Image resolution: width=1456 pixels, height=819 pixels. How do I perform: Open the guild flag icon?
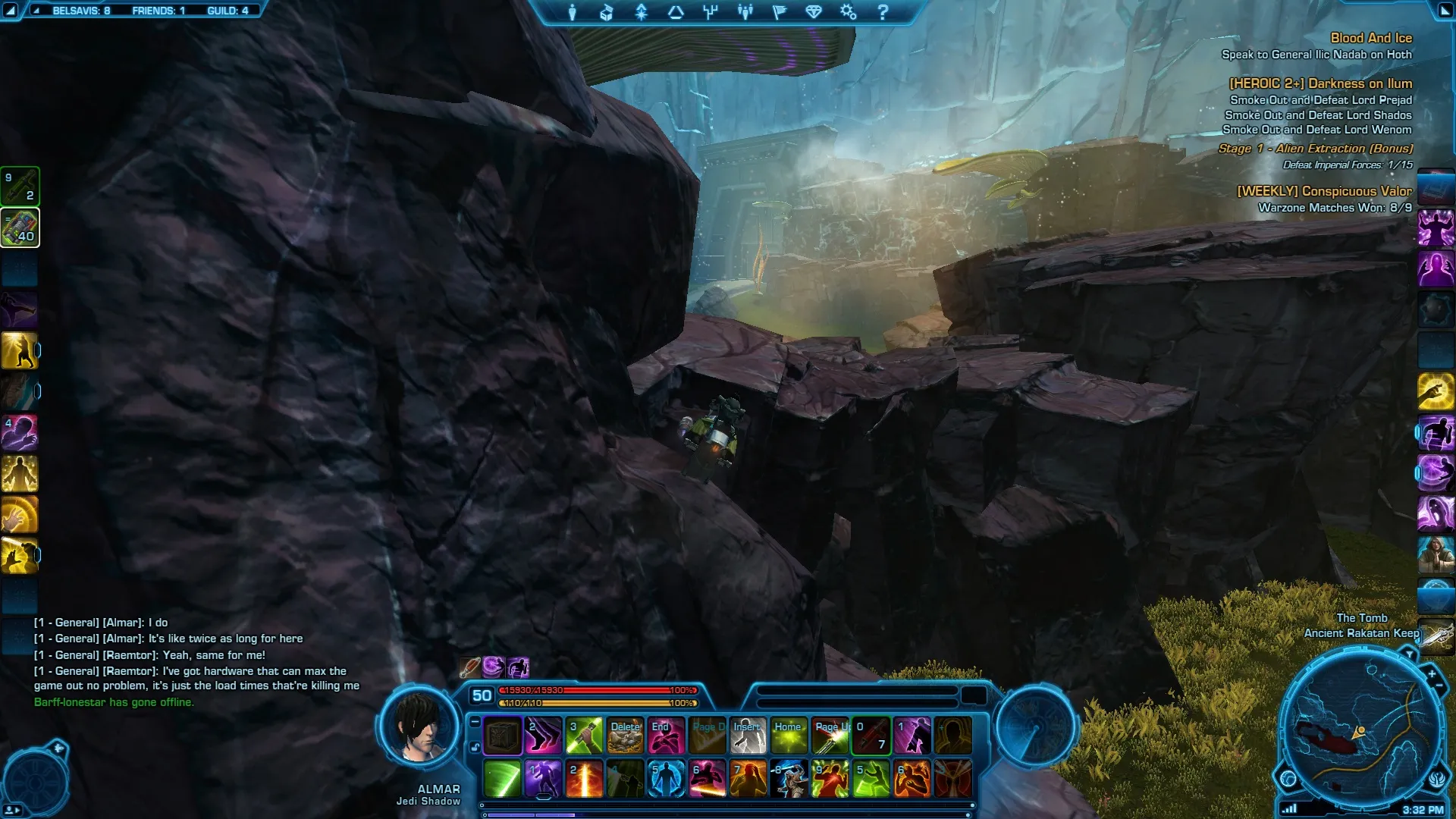(x=780, y=12)
